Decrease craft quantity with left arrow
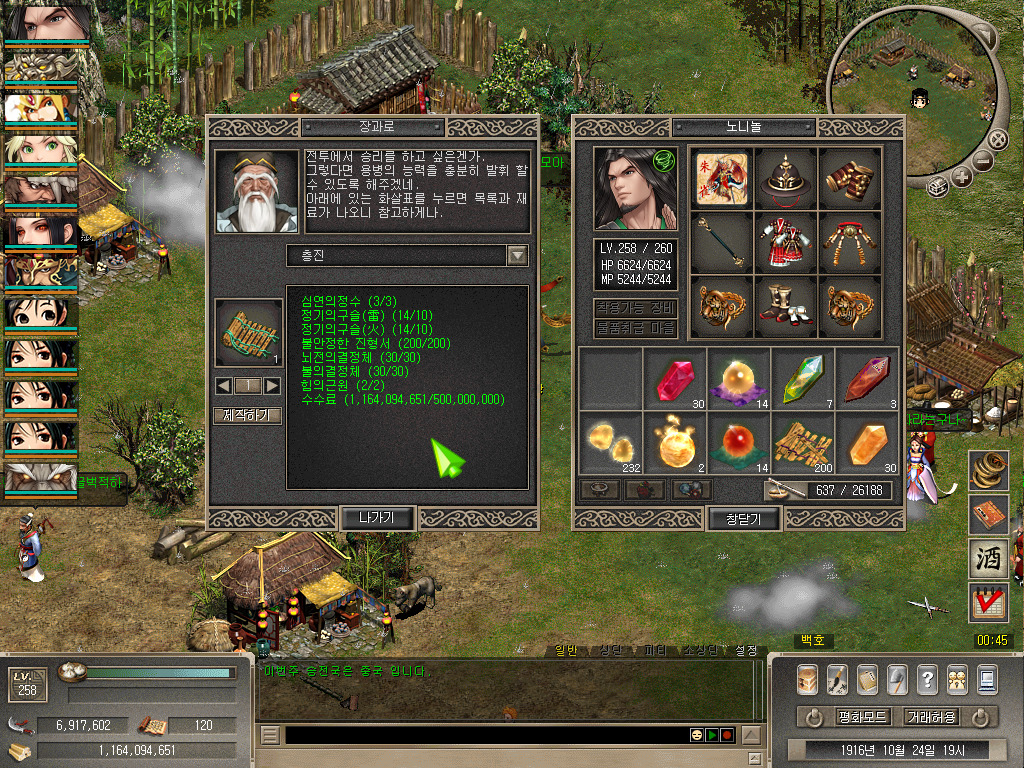The width and height of the screenshot is (1024, 768). 224,386
